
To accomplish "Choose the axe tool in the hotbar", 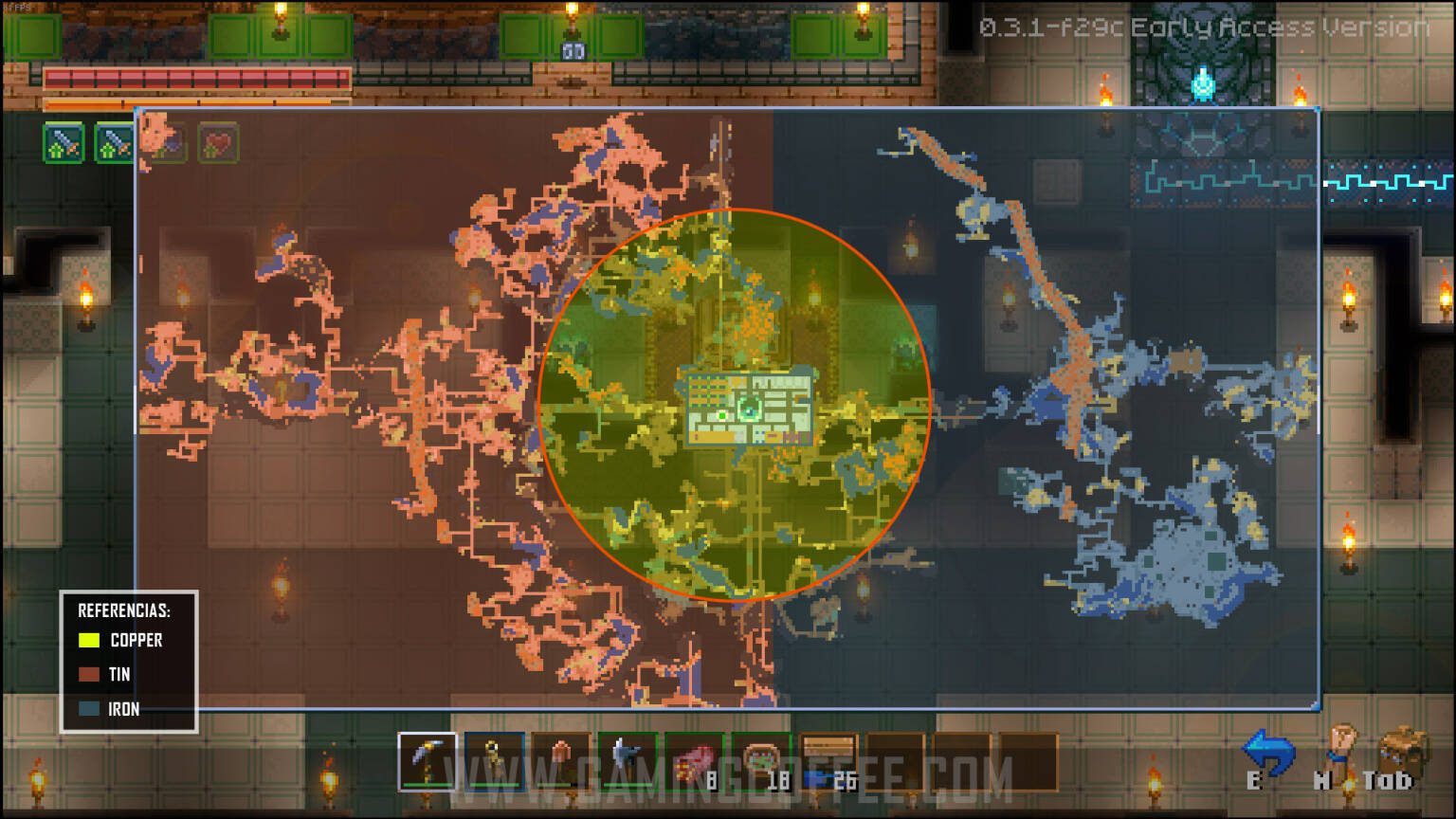I will point(627,760).
